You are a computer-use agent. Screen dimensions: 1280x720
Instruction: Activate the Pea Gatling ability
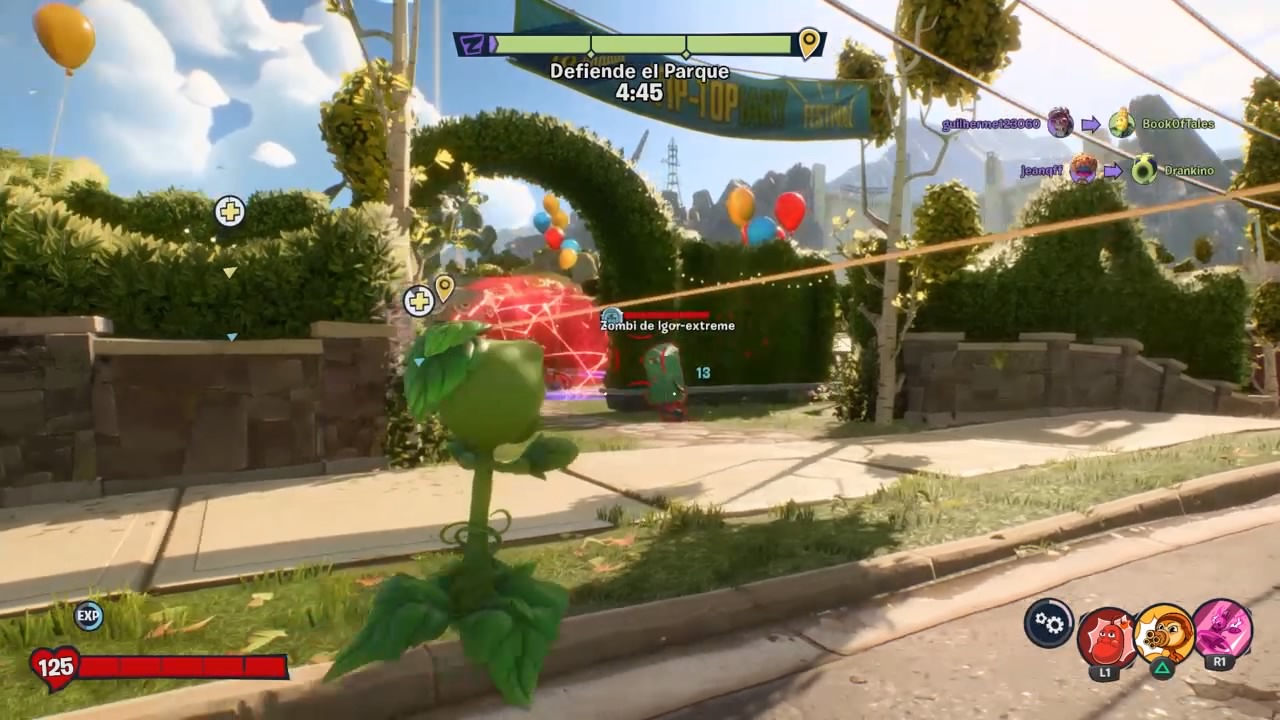click(1164, 634)
